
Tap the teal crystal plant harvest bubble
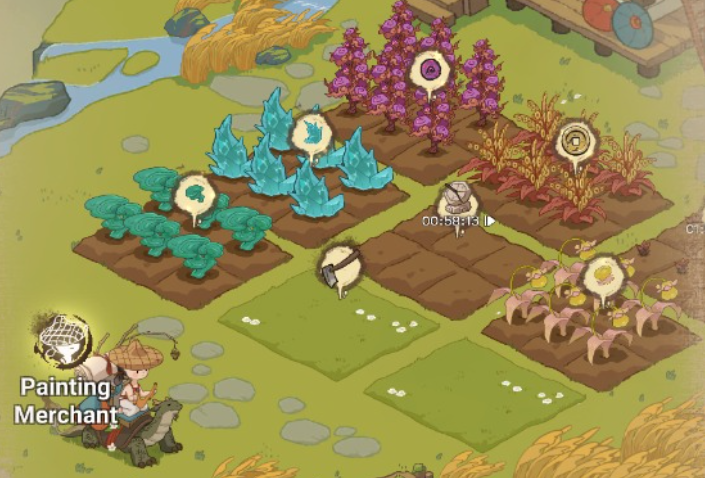[312, 133]
